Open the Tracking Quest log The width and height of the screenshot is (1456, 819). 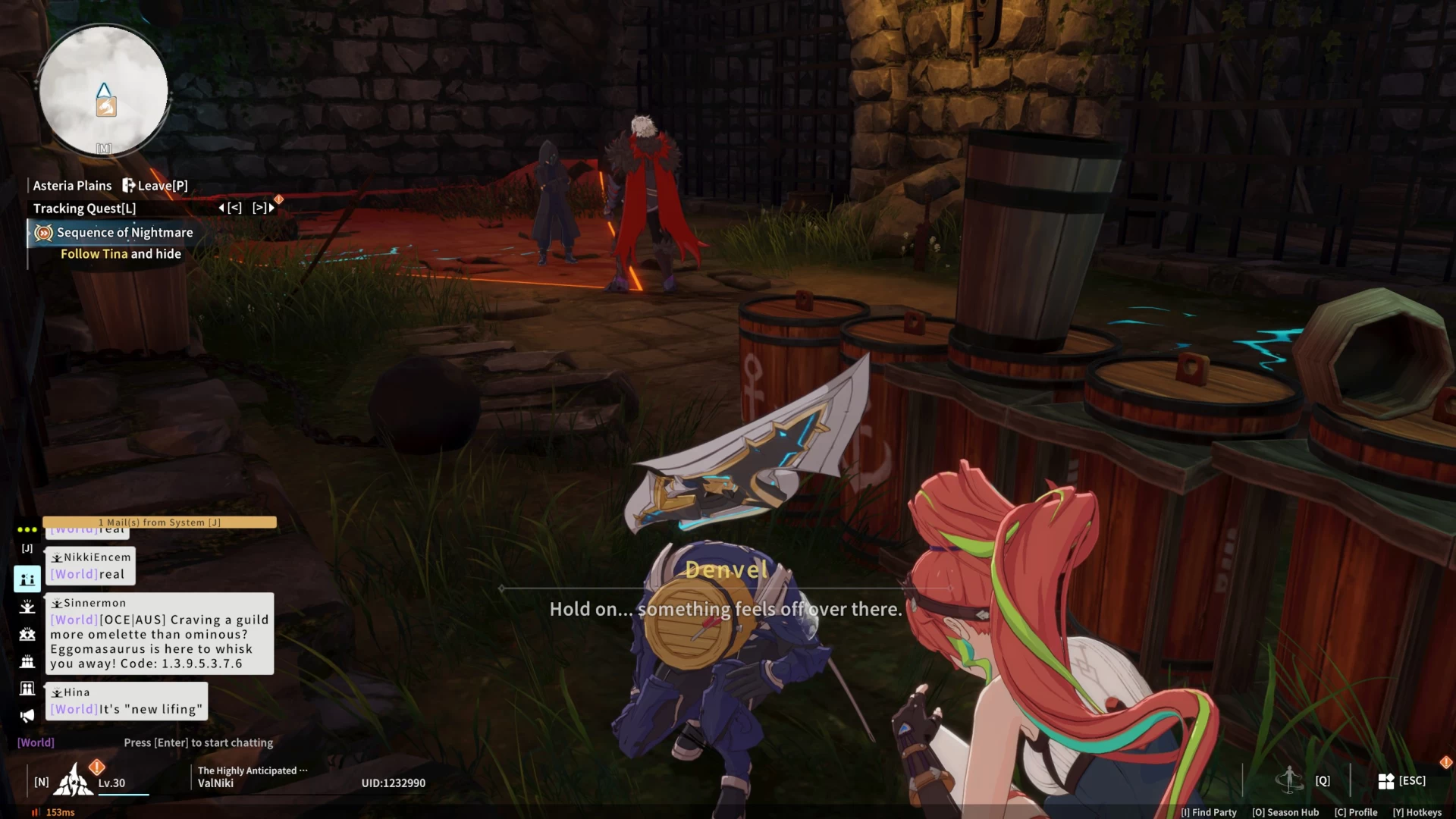click(x=84, y=209)
